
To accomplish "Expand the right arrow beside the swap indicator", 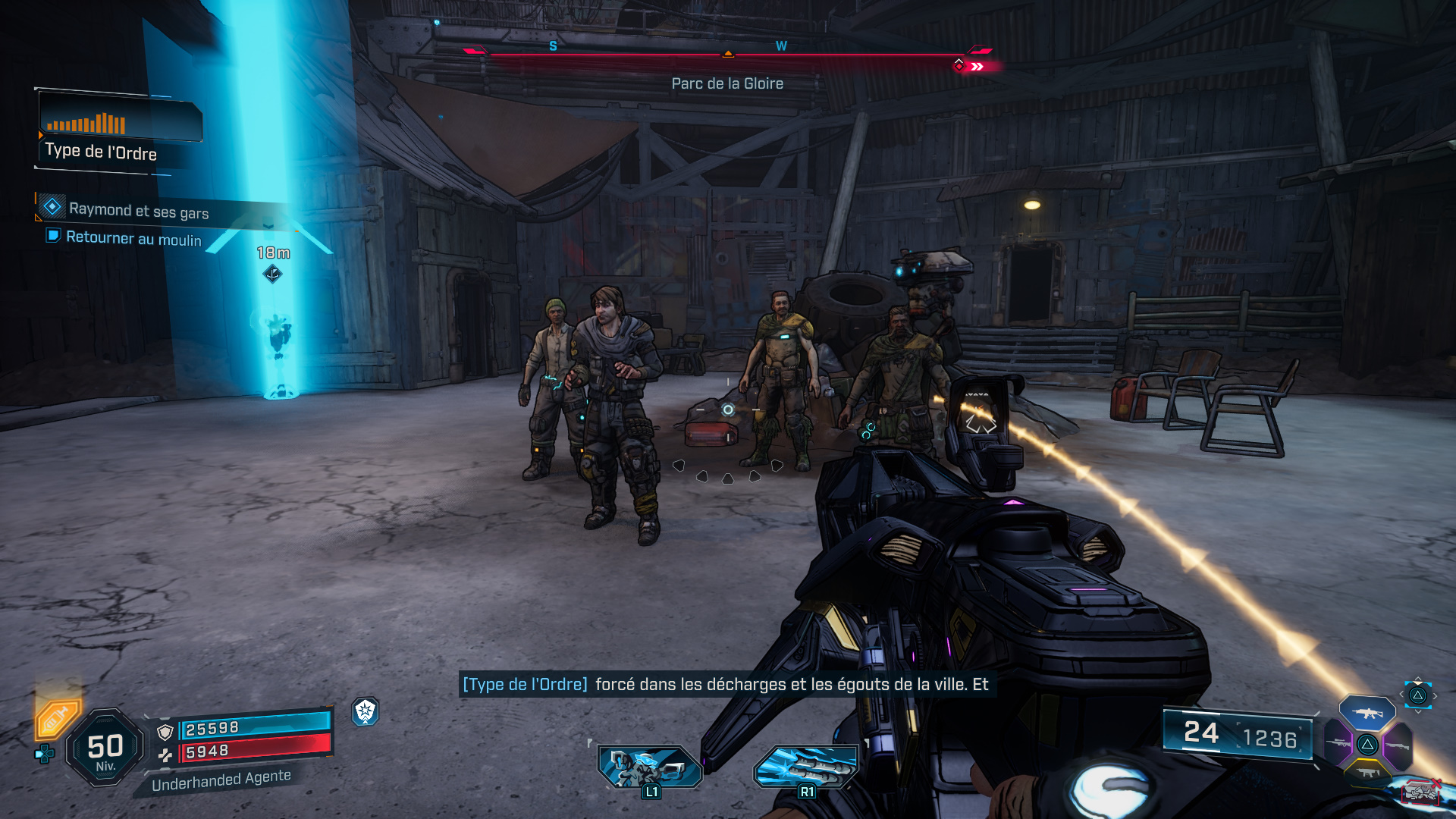I will 1436,695.
